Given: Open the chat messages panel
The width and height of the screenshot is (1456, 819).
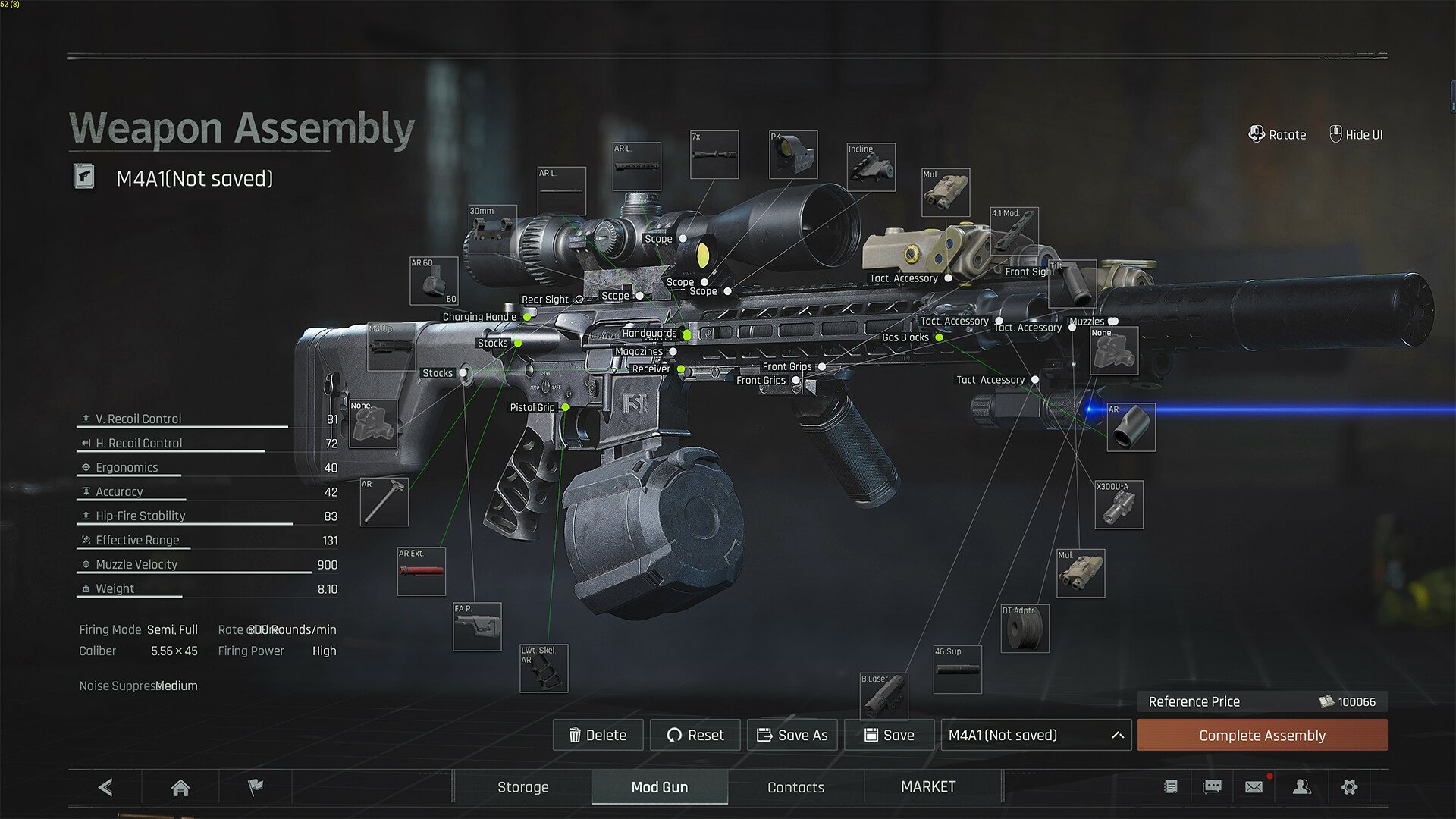Looking at the screenshot, I should [1211, 786].
